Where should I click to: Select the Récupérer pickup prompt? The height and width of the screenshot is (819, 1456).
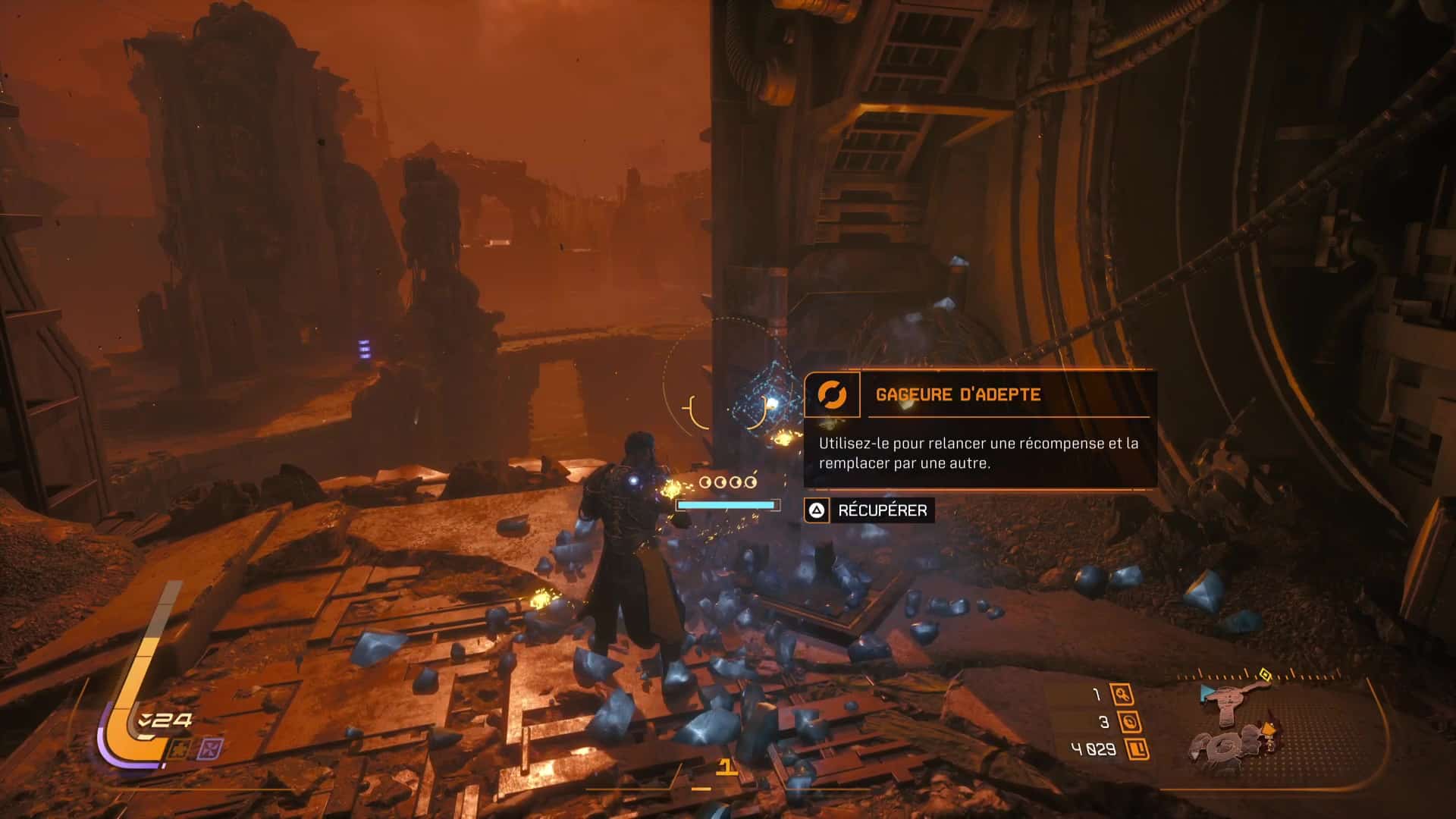[869, 510]
